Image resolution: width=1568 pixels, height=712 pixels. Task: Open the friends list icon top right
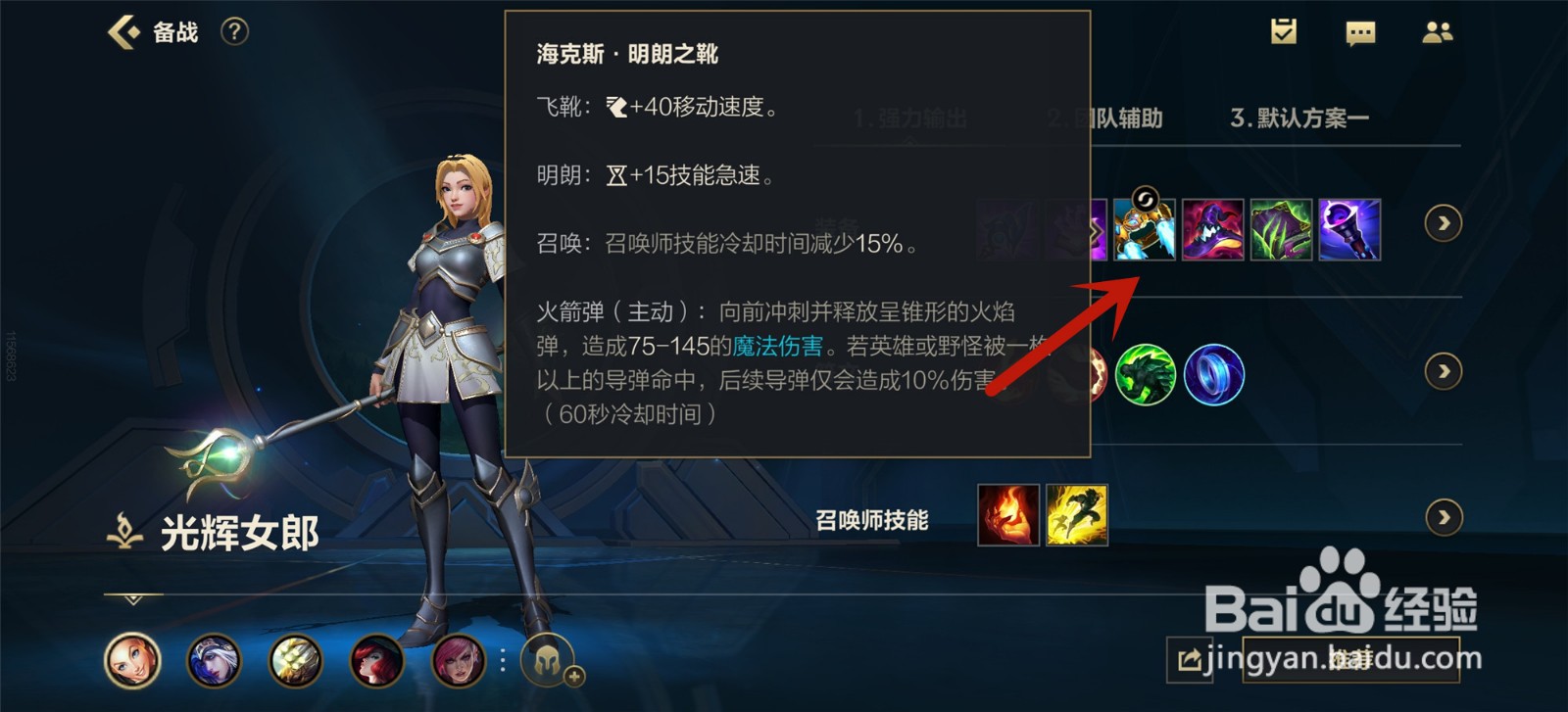1437,32
